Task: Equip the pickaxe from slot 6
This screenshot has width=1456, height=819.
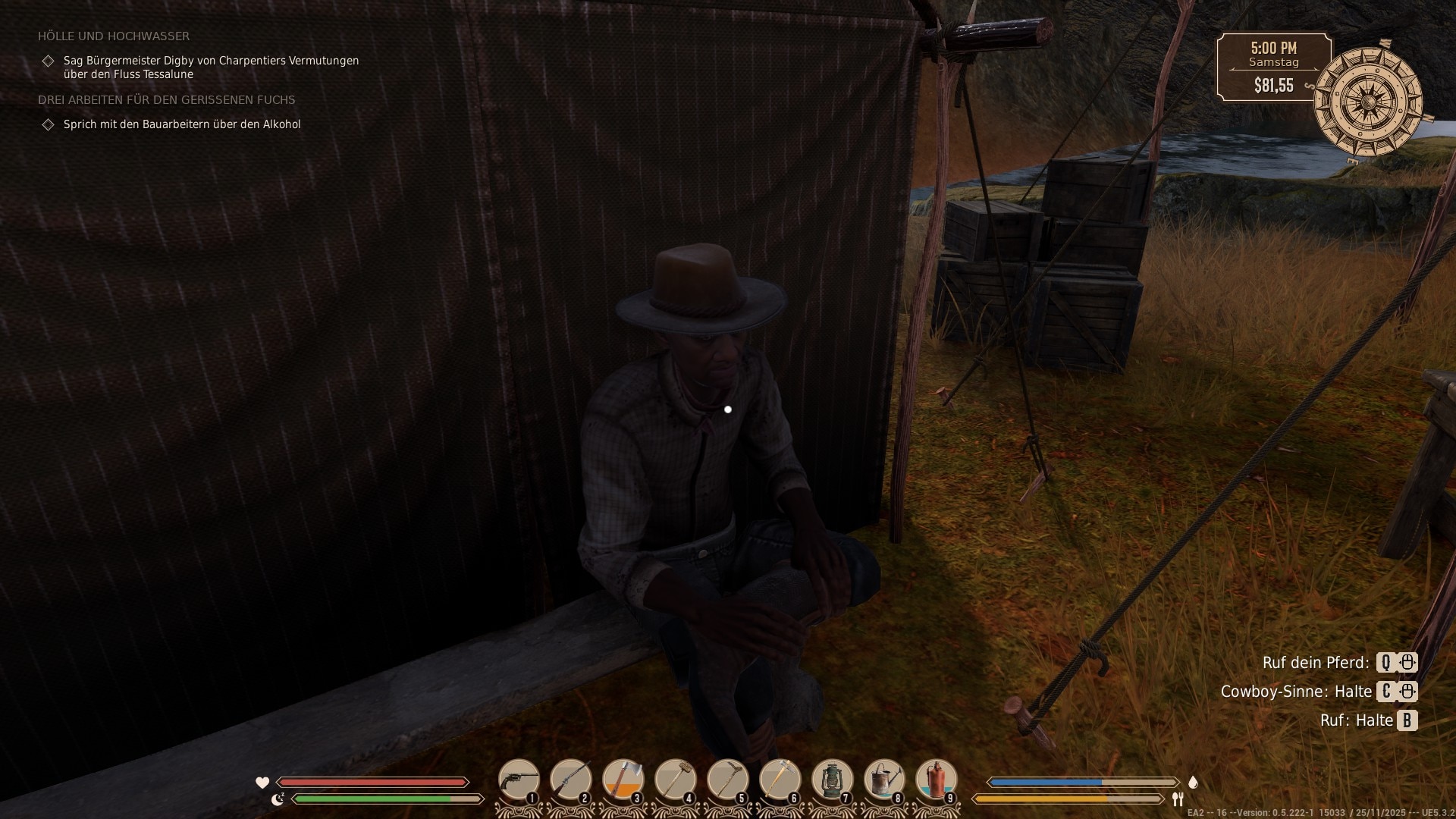Action: coord(780,780)
